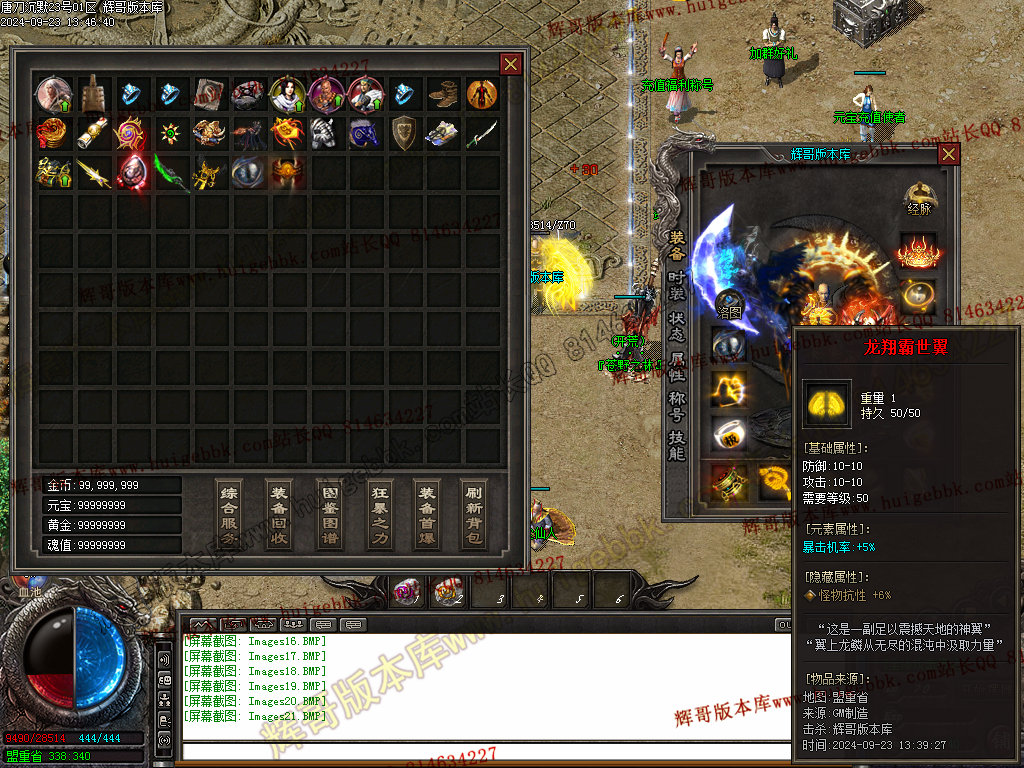The image size is (1024, 768).
Task: Click the flaming crown equipment slot
Action: [917, 250]
